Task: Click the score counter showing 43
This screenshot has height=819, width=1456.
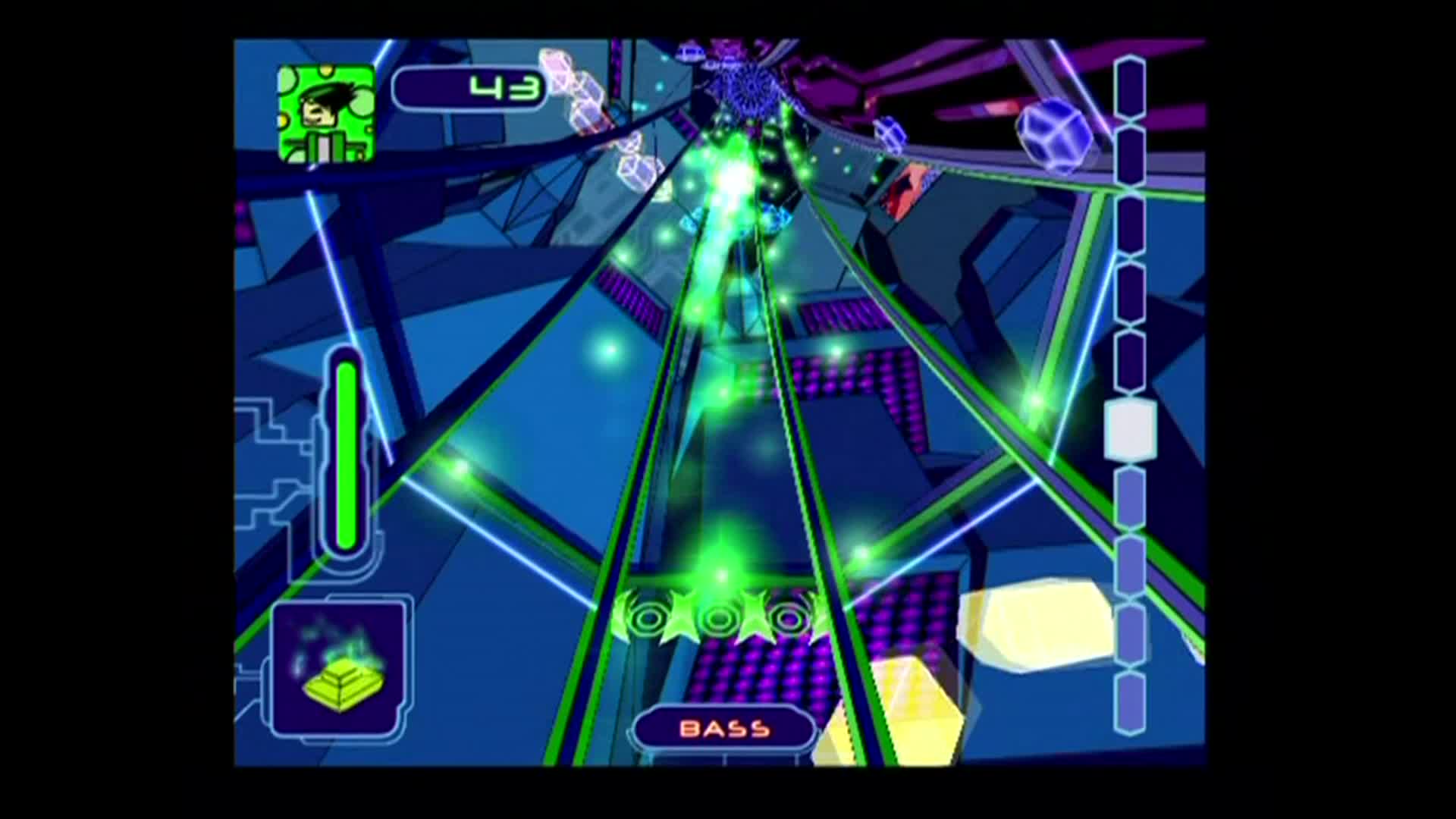Action: pos(503,86)
